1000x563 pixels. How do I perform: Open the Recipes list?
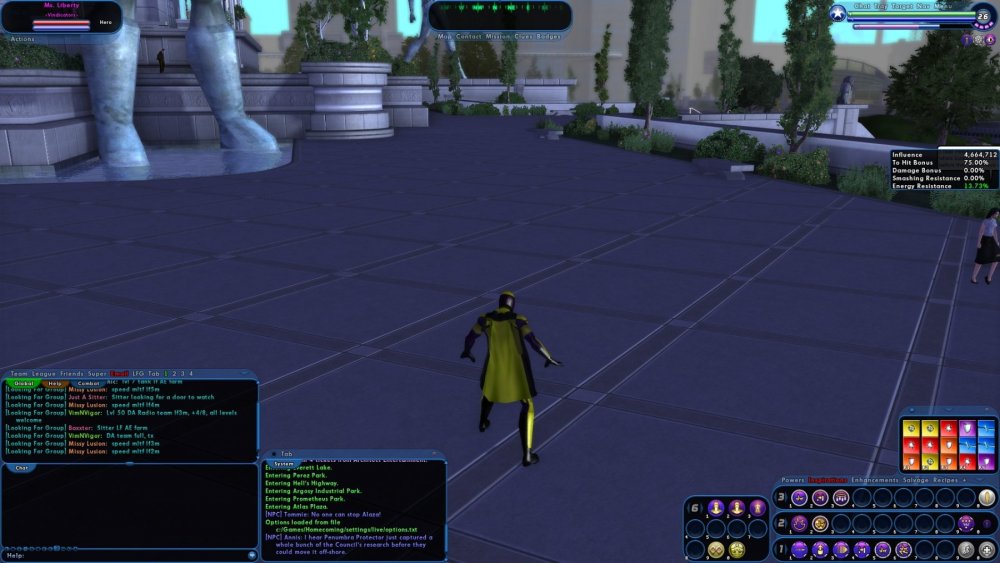pos(948,480)
